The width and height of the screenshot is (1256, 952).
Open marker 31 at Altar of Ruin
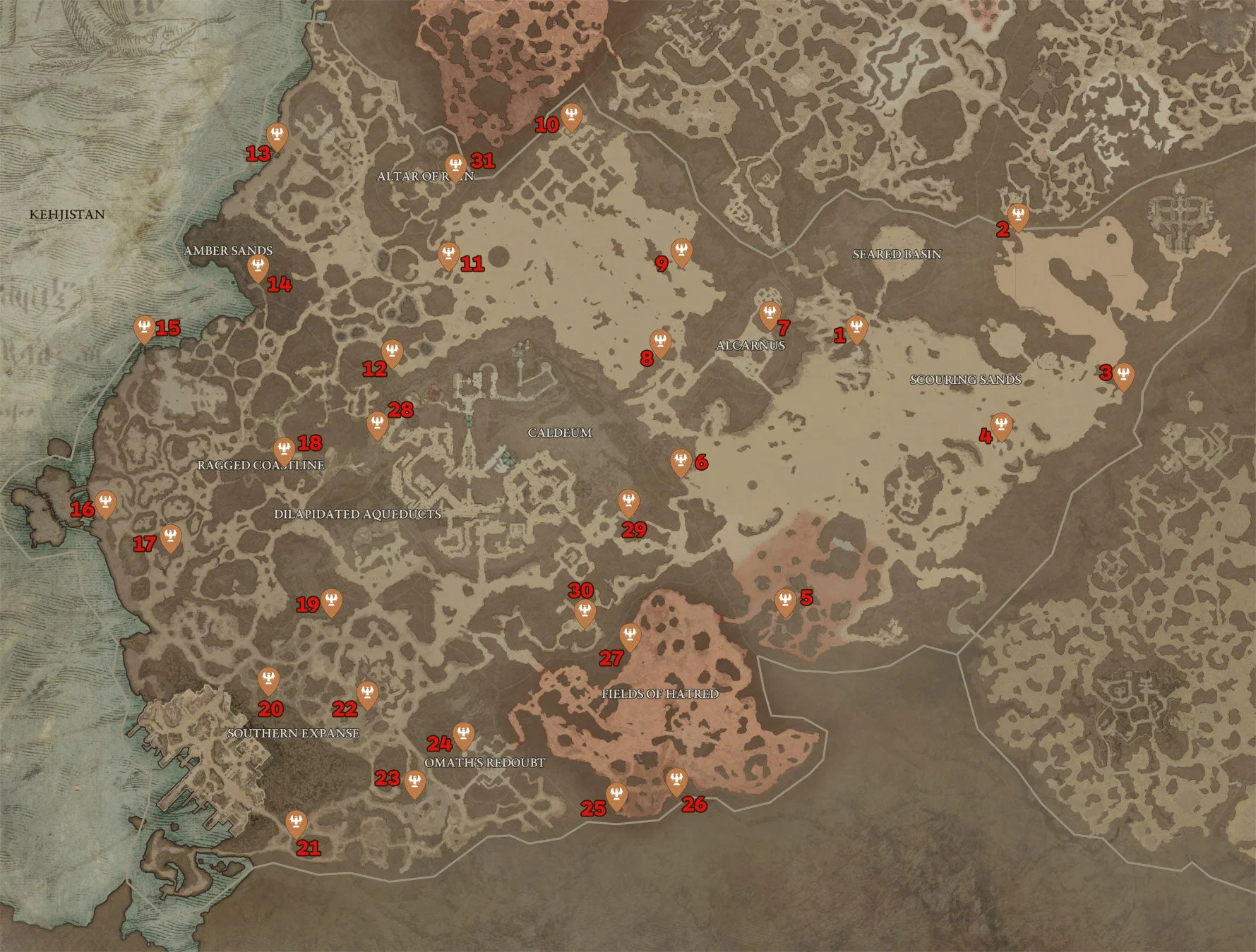[455, 167]
